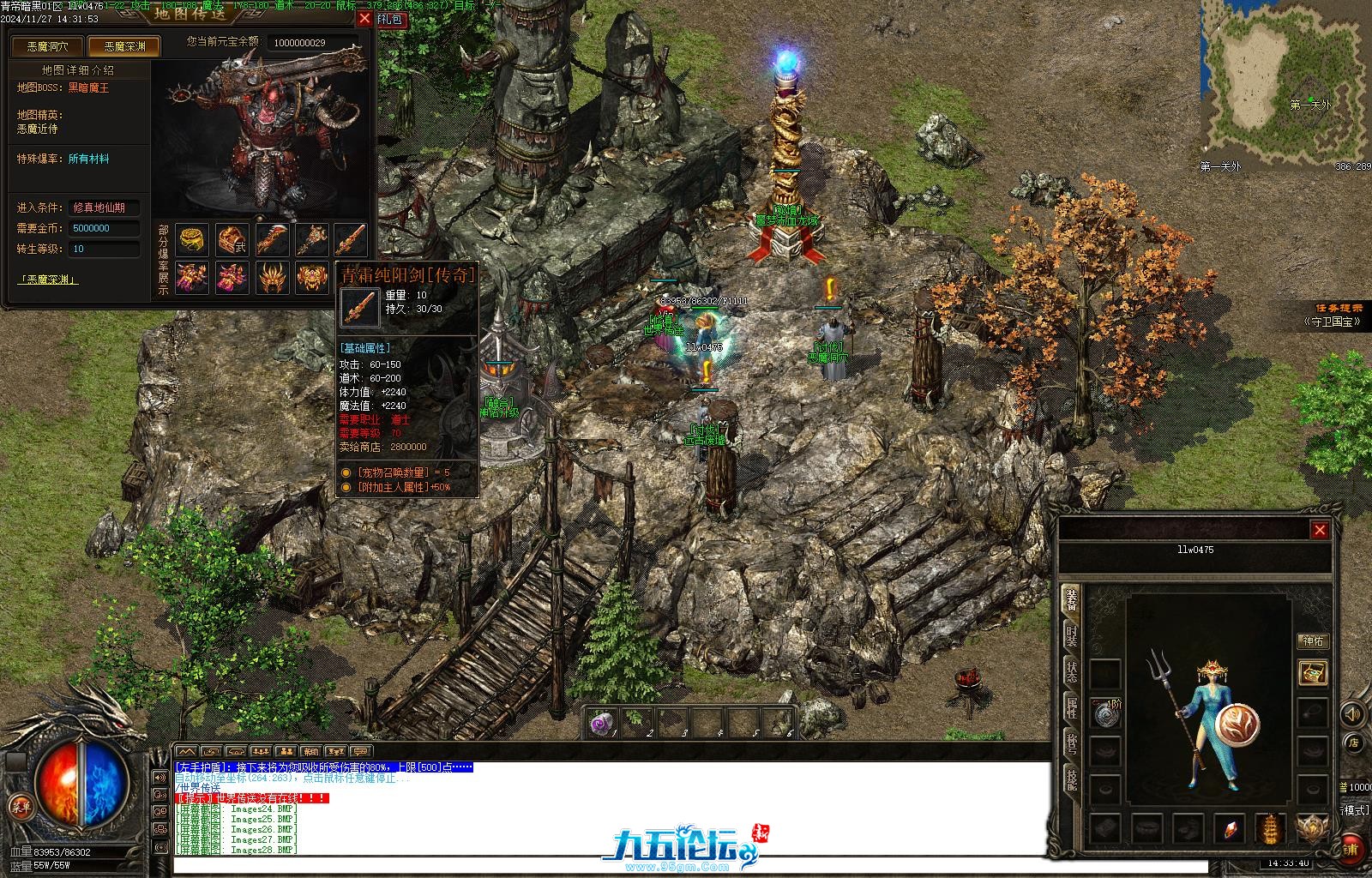Image resolution: width=1372 pixels, height=878 pixels.
Task: Inspect the 武 treasure chest drop icon
Action: [x=232, y=239]
